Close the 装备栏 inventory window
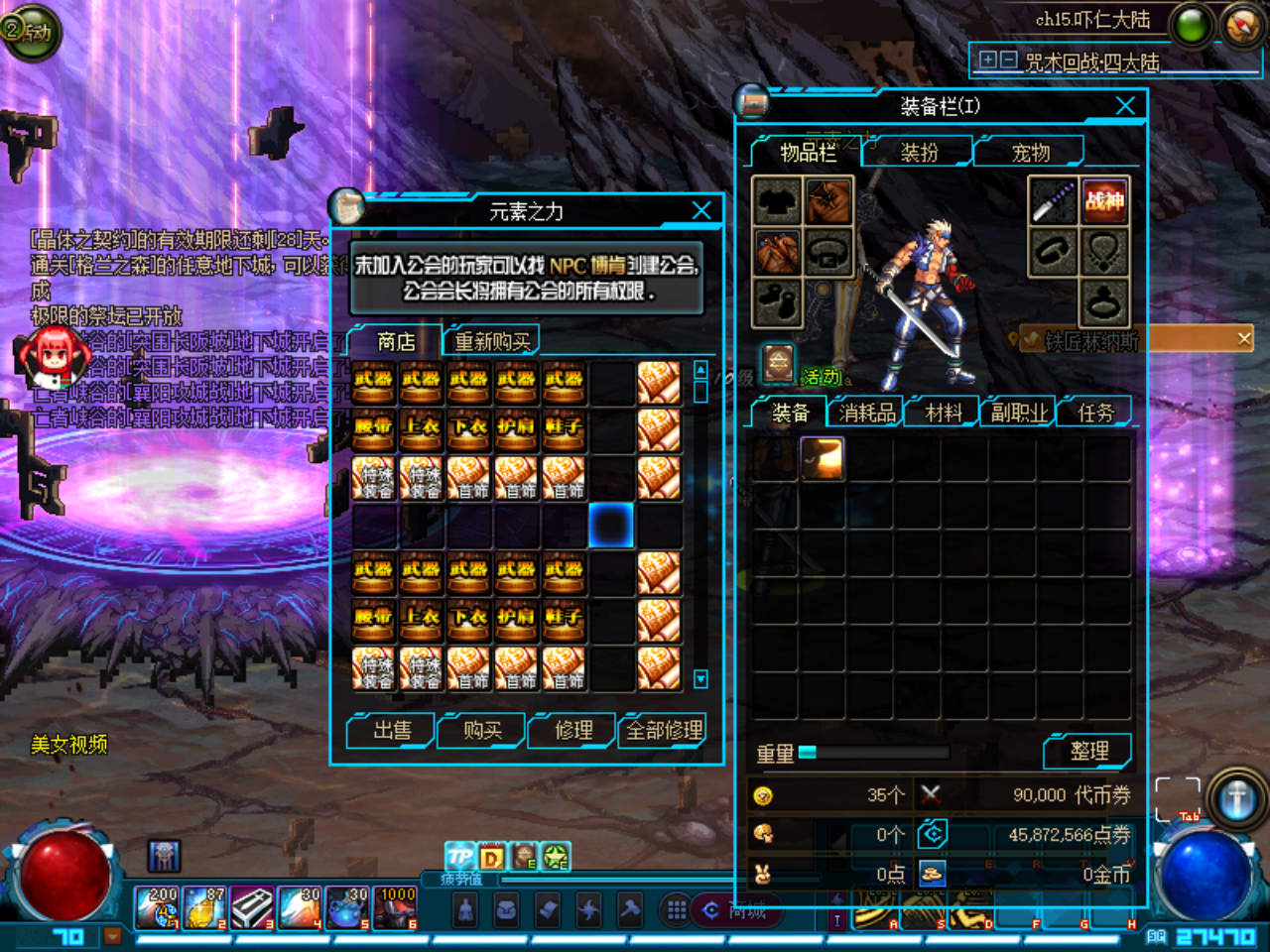Screen dimensions: 1270x952 point(1125,106)
